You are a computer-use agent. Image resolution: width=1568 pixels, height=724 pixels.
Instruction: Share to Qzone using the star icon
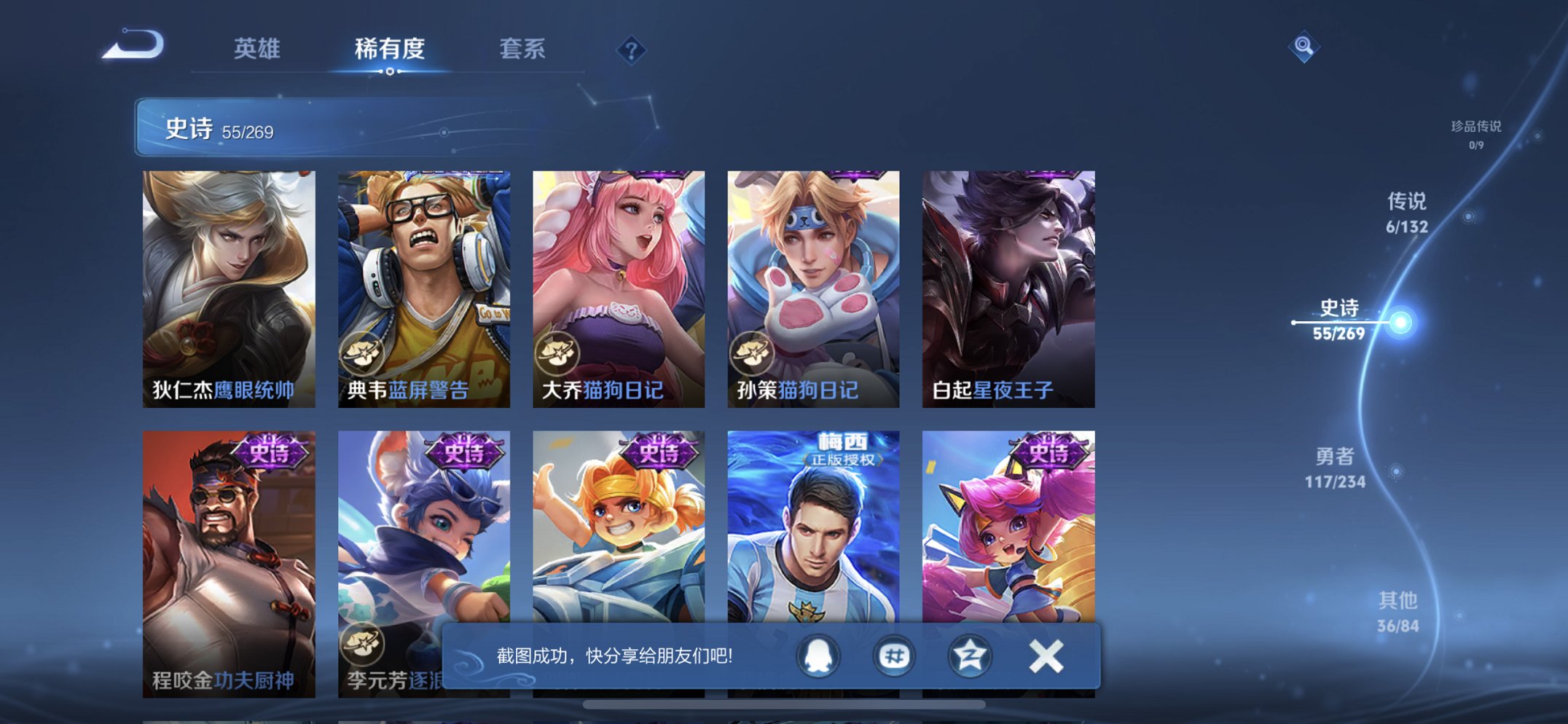click(x=970, y=656)
